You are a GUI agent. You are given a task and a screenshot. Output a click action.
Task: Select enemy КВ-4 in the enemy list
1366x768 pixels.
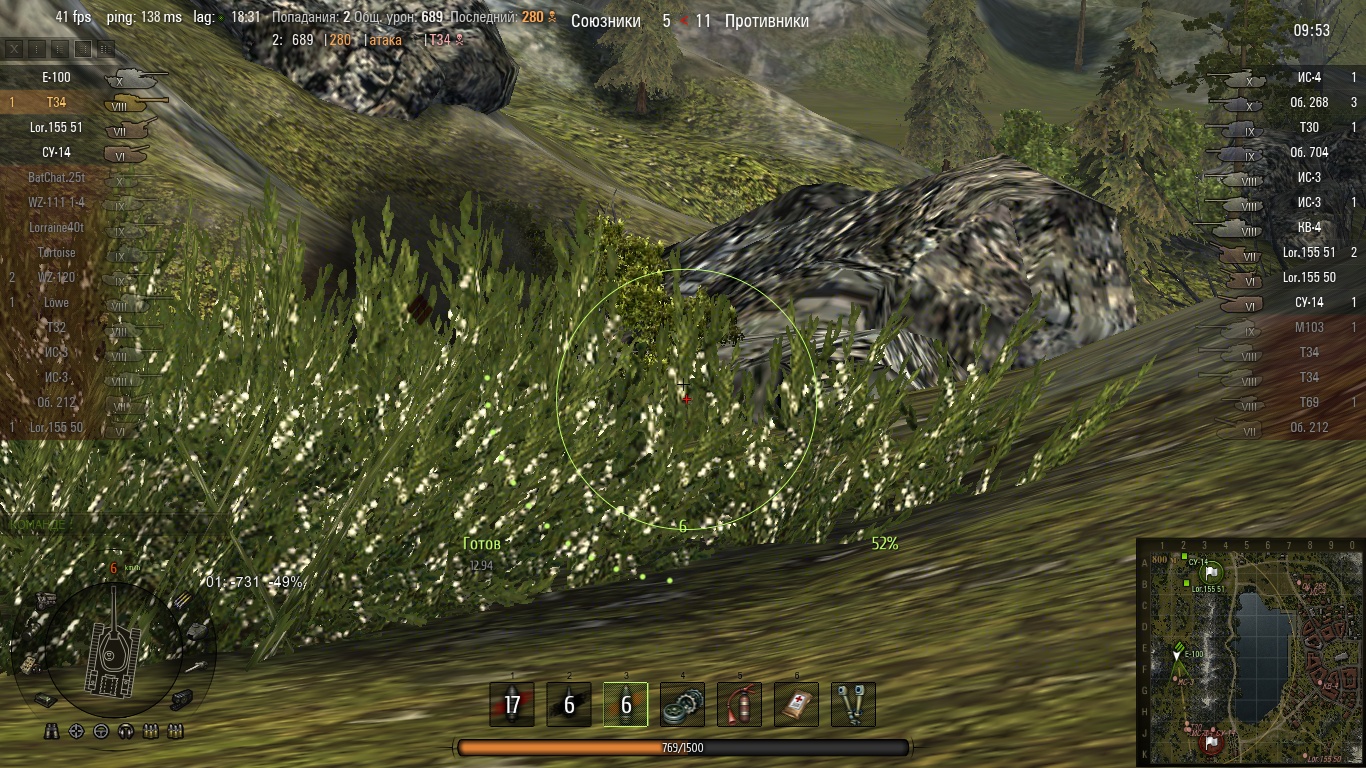click(1309, 227)
